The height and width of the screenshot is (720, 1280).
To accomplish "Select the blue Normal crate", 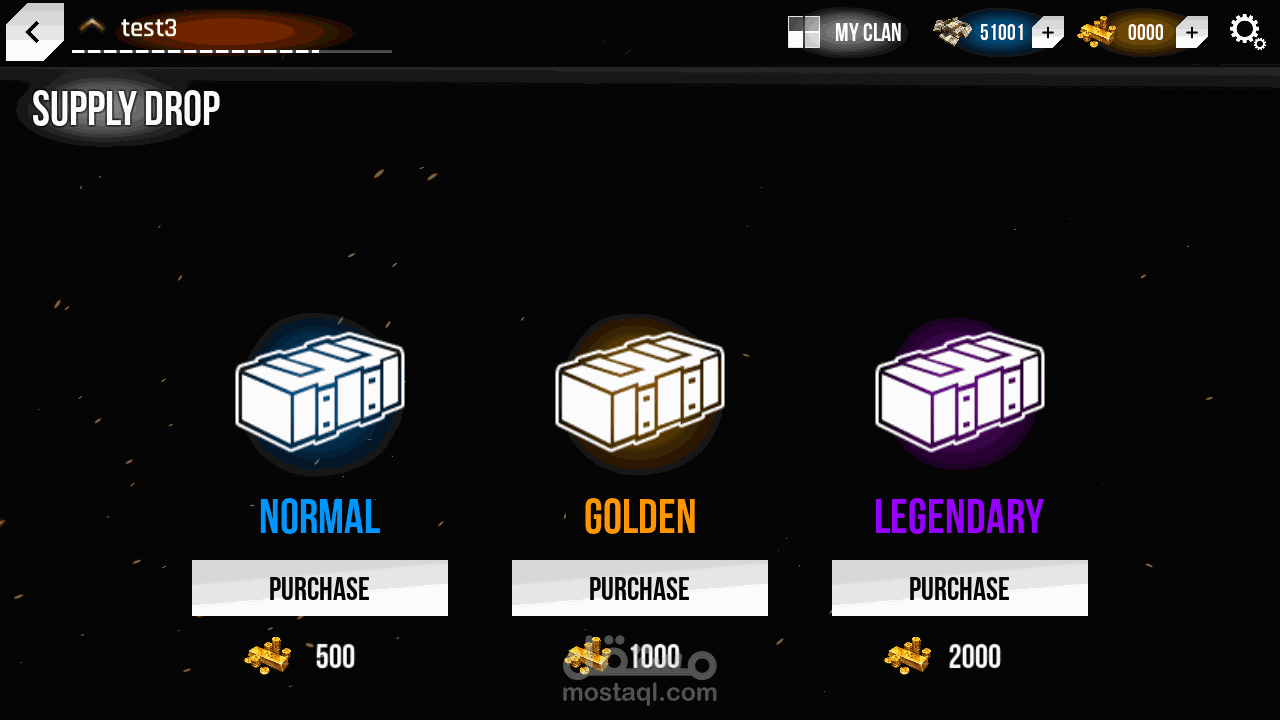I will pos(320,390).
